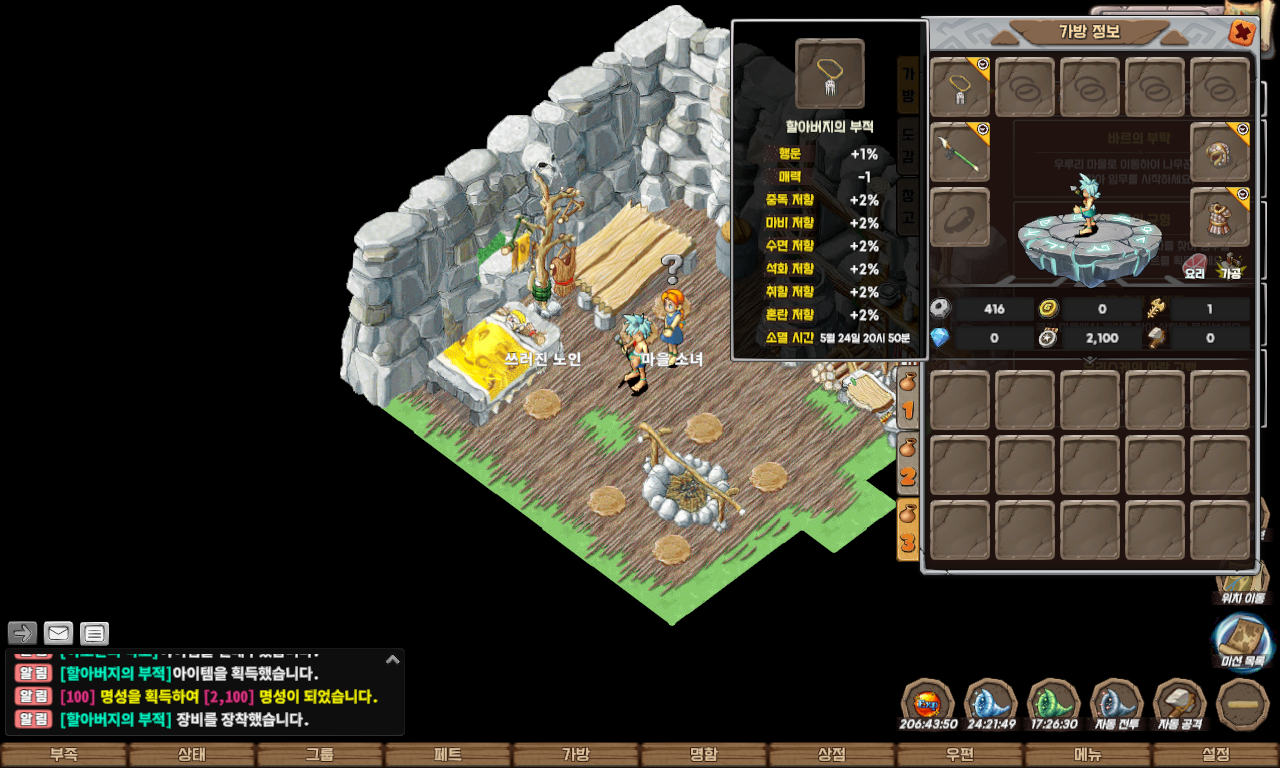Click the envelope mail icon above chat
This screenshot has height=768, width=1280.
tap(58, 633)
